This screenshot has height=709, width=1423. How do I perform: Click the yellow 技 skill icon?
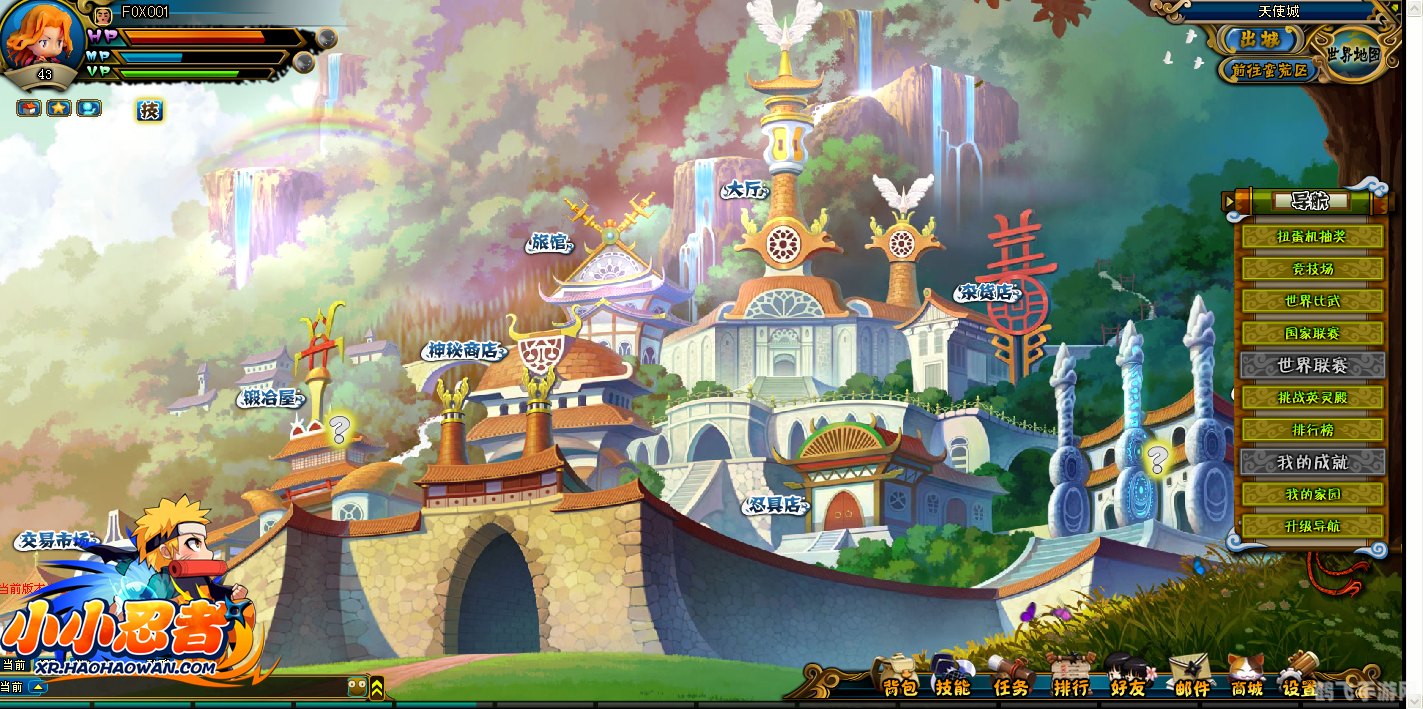point(149,110)
